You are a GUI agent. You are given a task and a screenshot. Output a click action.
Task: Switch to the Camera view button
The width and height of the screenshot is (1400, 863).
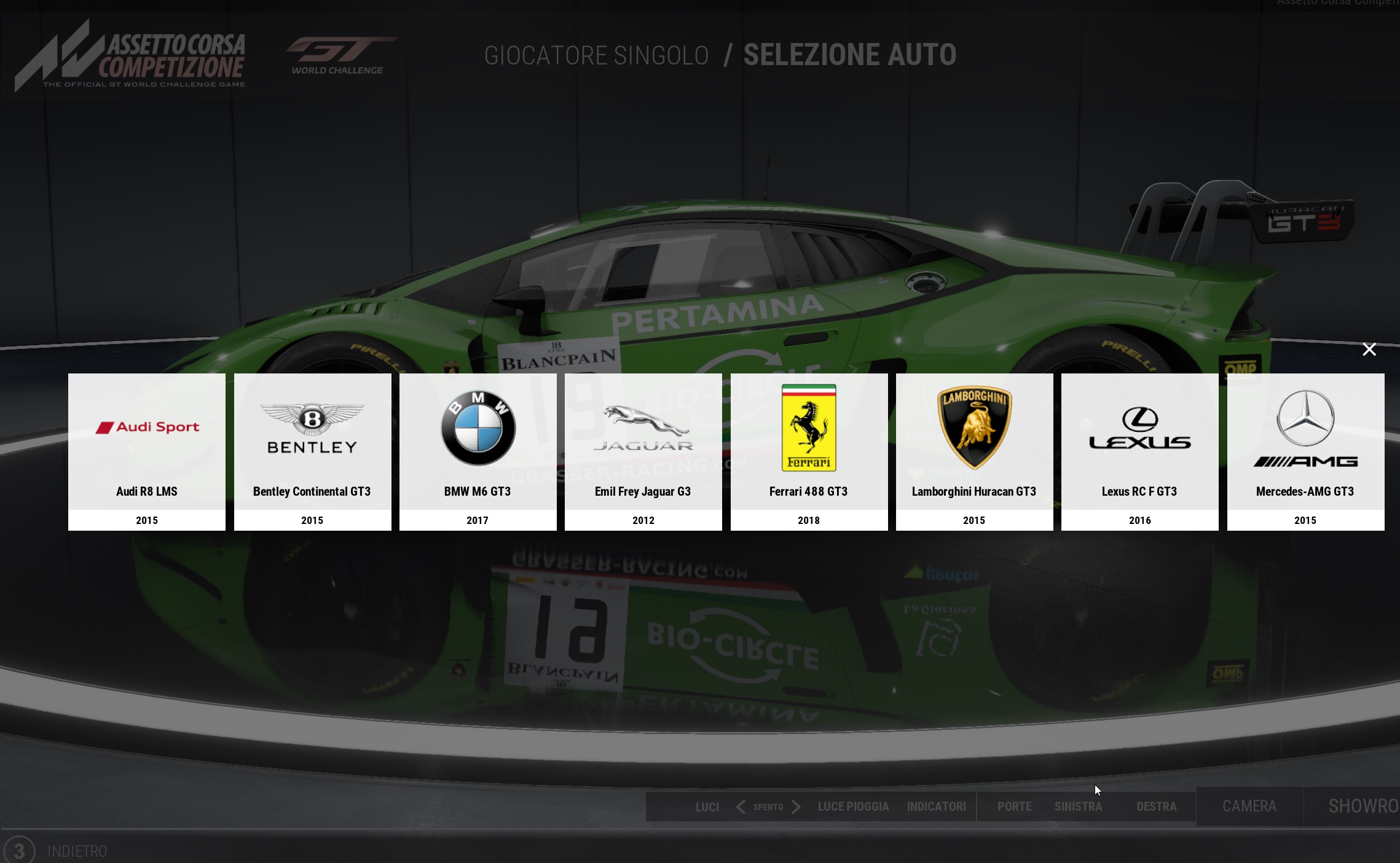[x=1249, y=806]
